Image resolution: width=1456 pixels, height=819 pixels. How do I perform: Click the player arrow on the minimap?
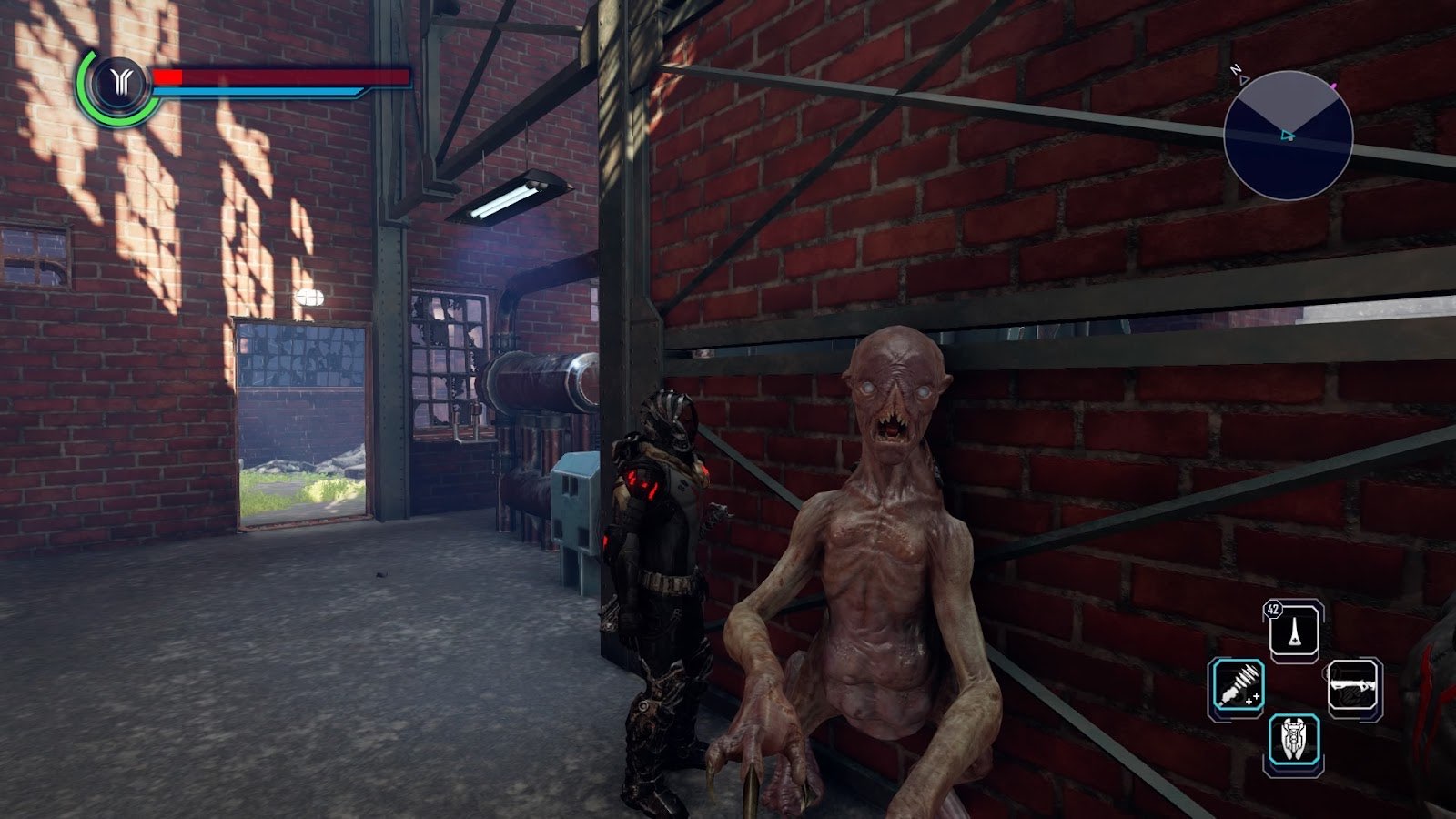(x=1287, y=135)
